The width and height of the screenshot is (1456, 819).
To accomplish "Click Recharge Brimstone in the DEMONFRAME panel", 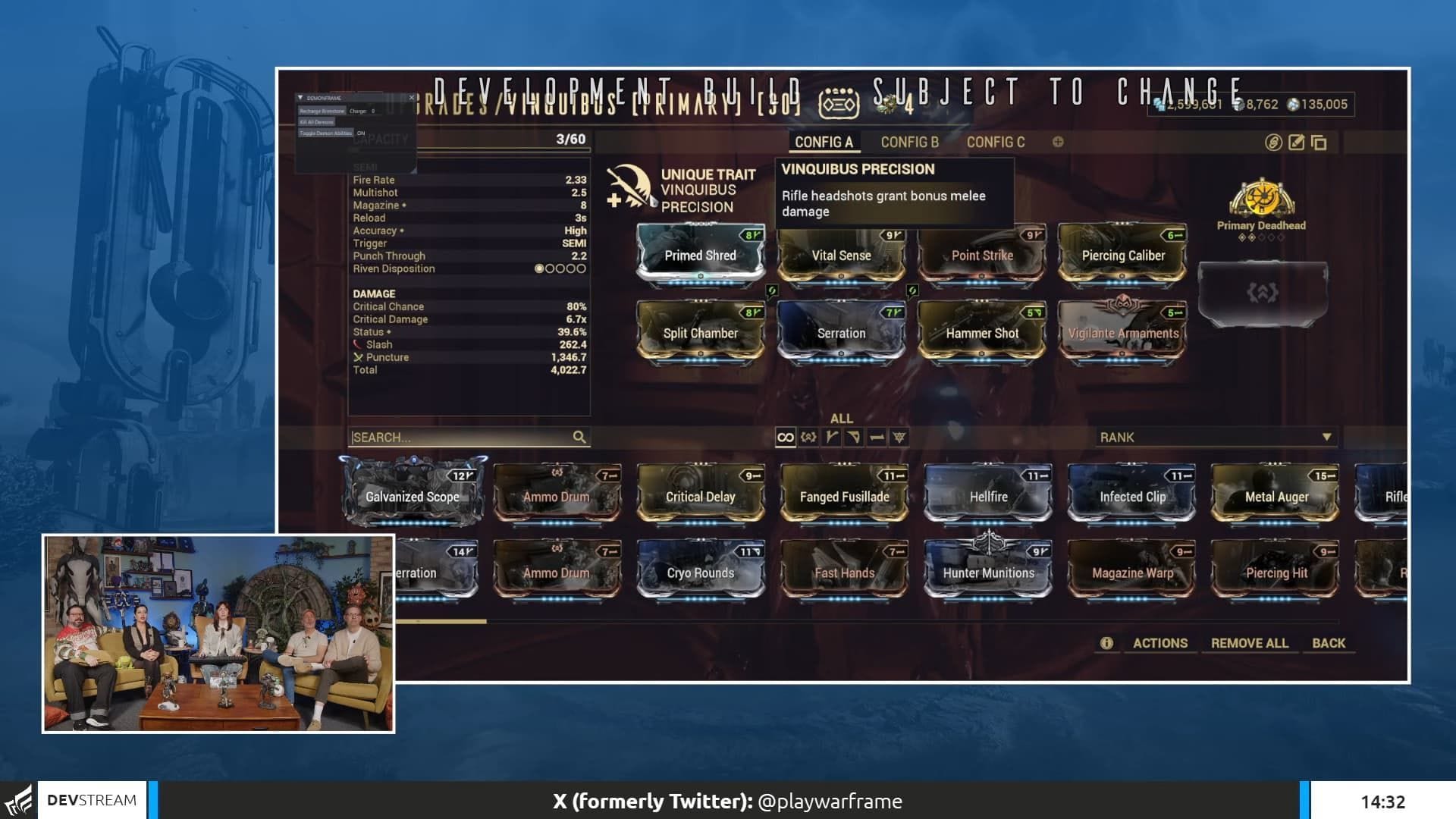I will (x=322, y=111).
